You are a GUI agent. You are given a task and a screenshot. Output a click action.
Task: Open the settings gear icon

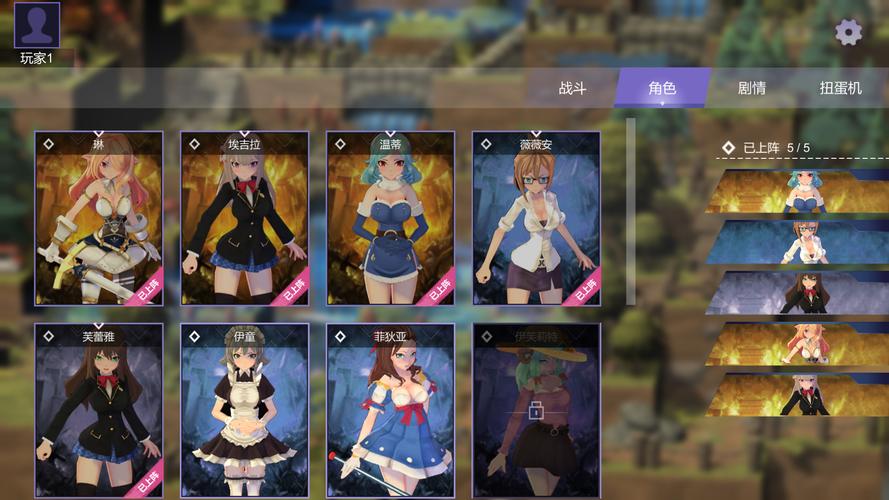848,32
